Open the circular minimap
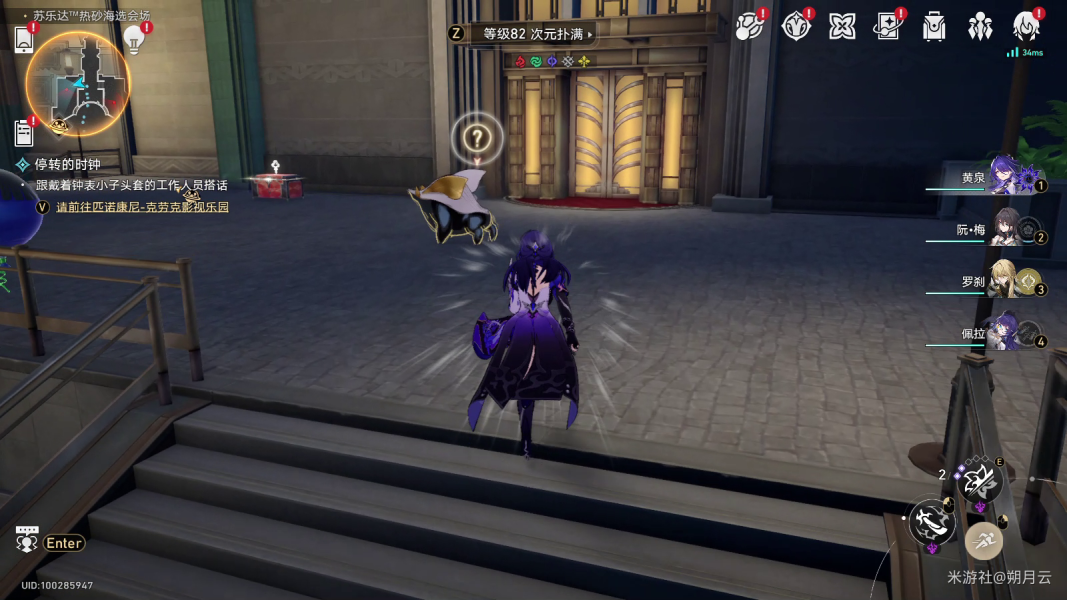 [77, 83]
